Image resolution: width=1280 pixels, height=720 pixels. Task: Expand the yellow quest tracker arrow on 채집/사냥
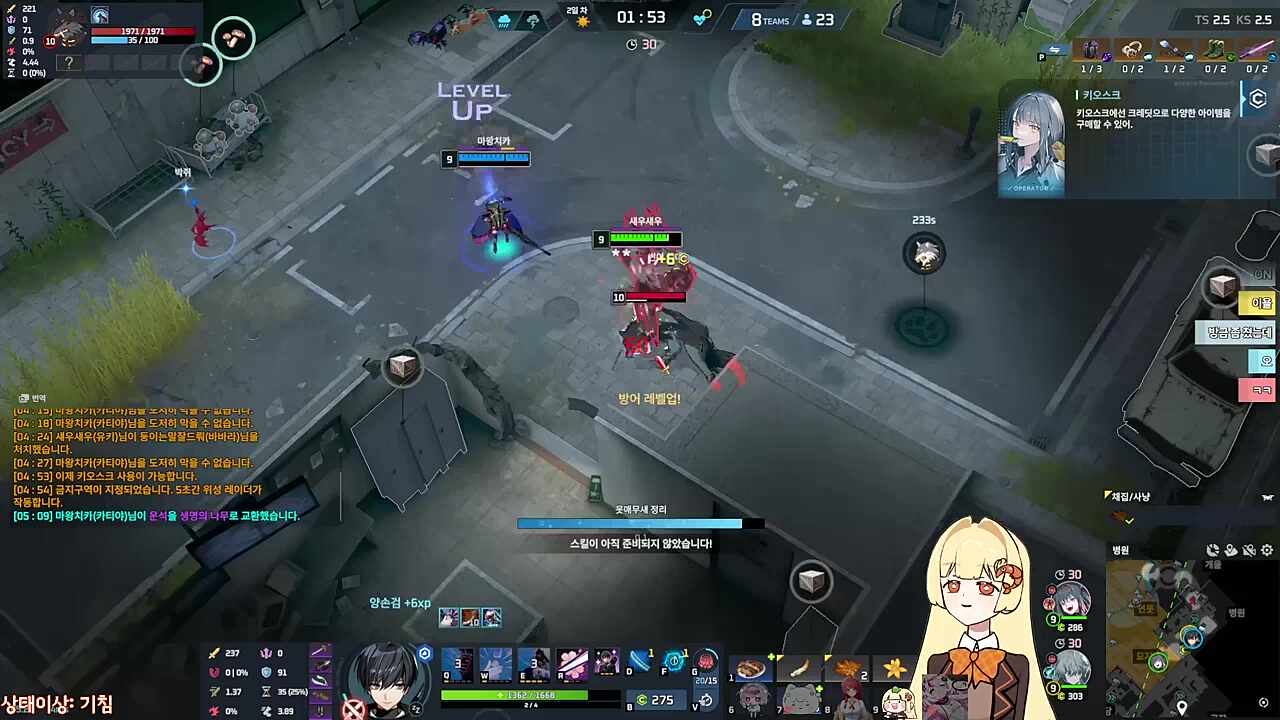[x=1107, y=496]
